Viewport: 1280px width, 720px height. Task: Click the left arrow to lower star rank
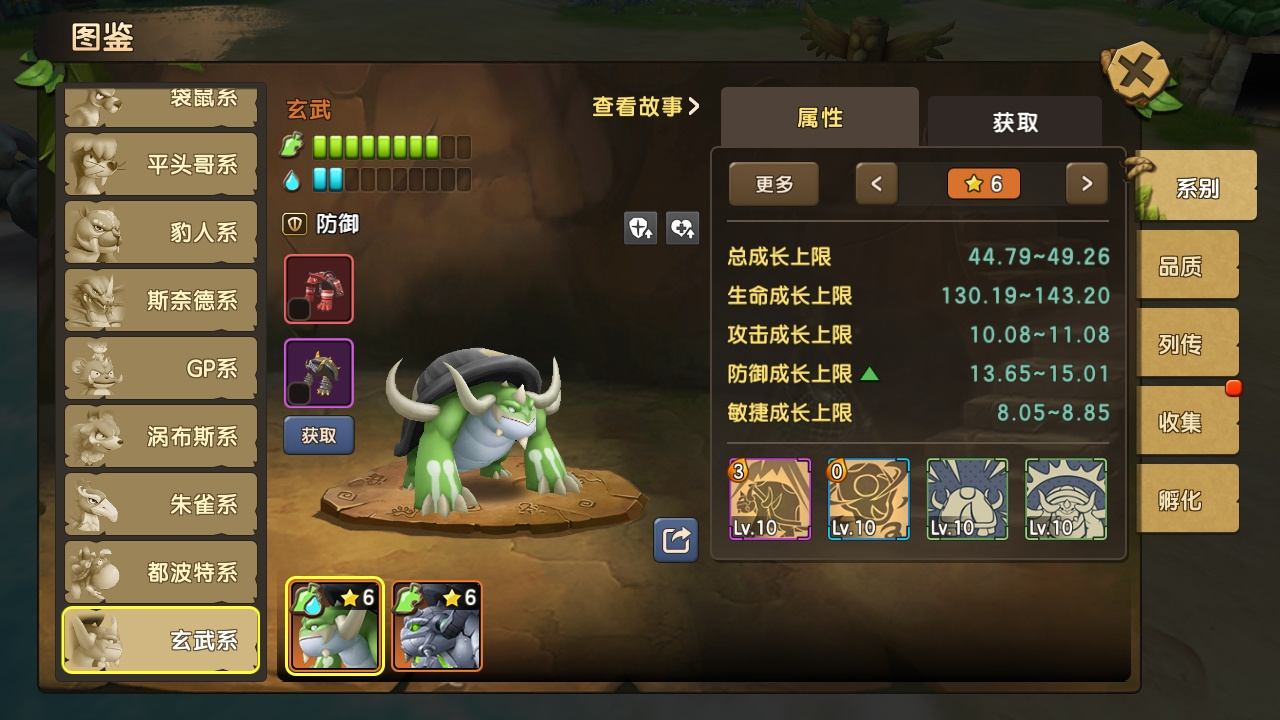click(x=877, y=184)
